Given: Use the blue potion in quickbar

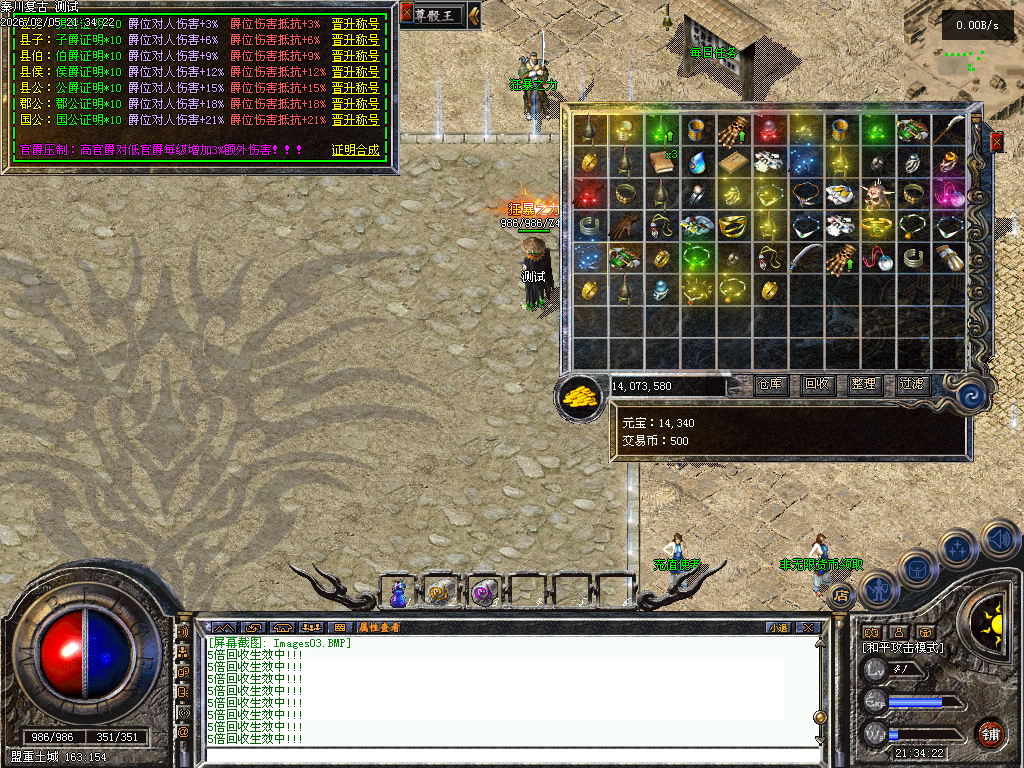Looking at the screenshot, I should 398,594.
